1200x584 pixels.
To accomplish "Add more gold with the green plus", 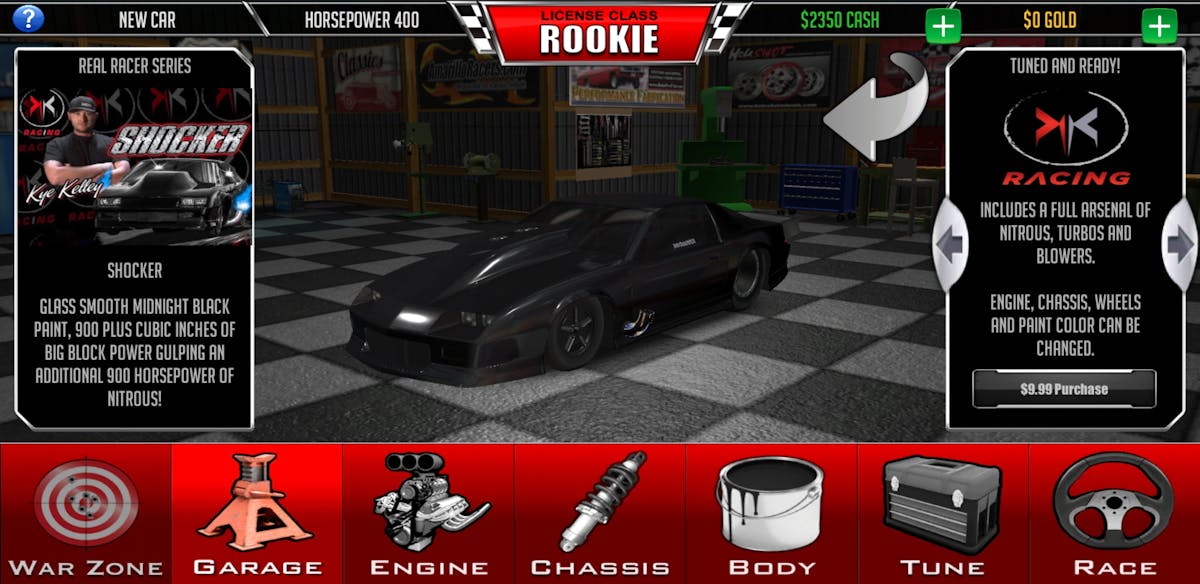I will pyautogui.click(x=1159, y=25).
